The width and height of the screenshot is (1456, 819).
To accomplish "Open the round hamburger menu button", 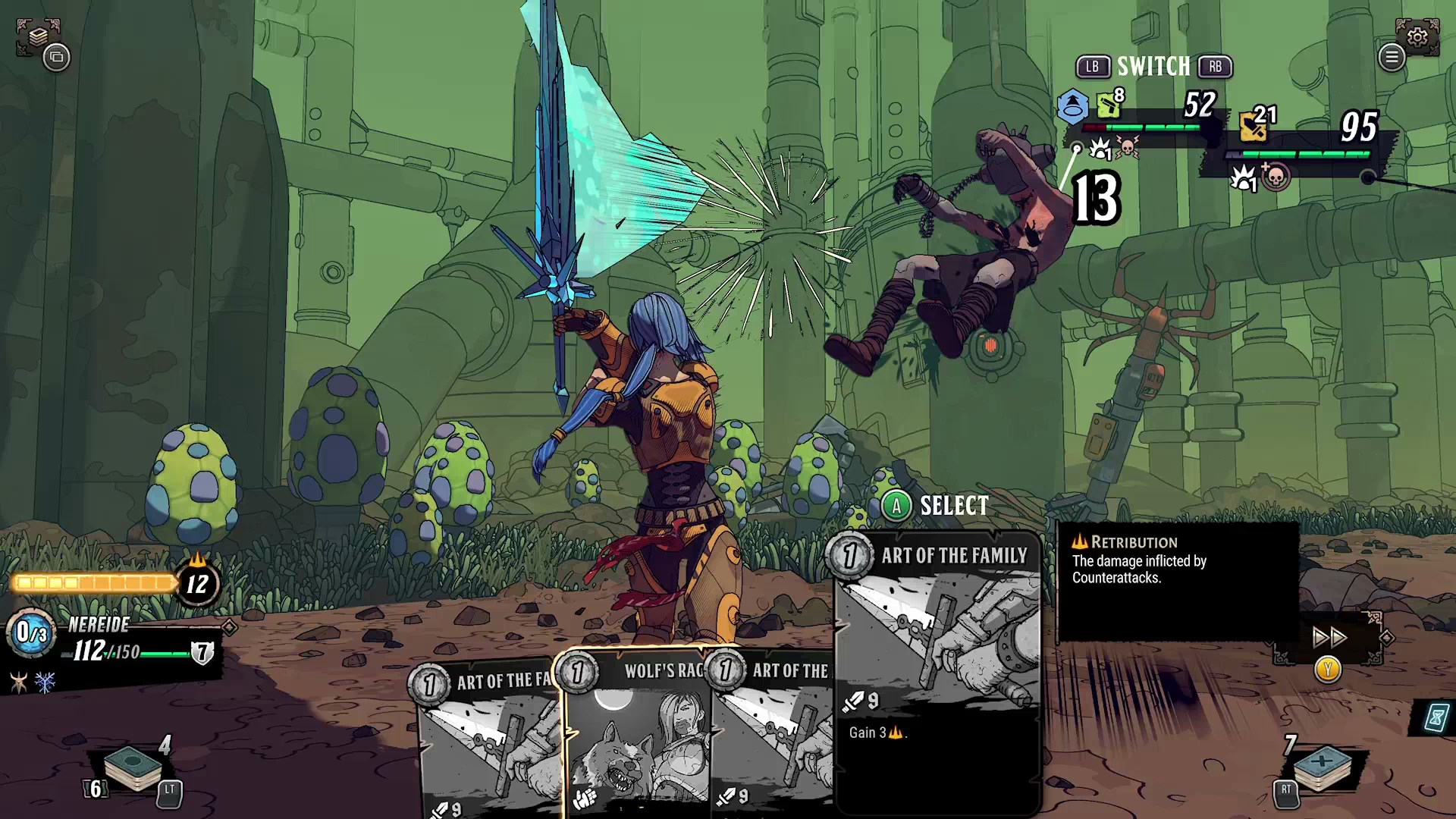I will 1392,57.
